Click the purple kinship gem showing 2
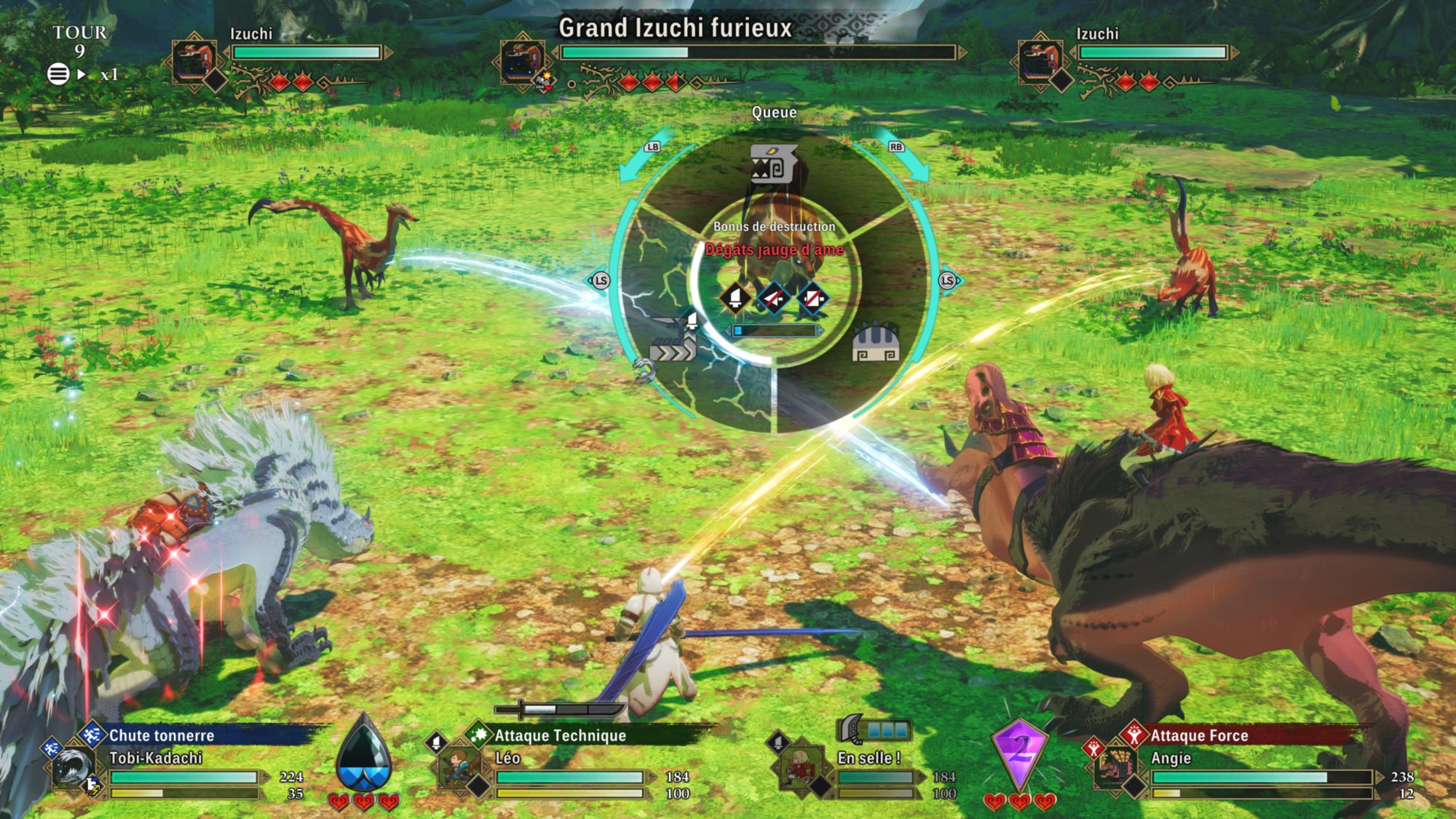Screen dimensions: 1456x819 coord(1020,750)
